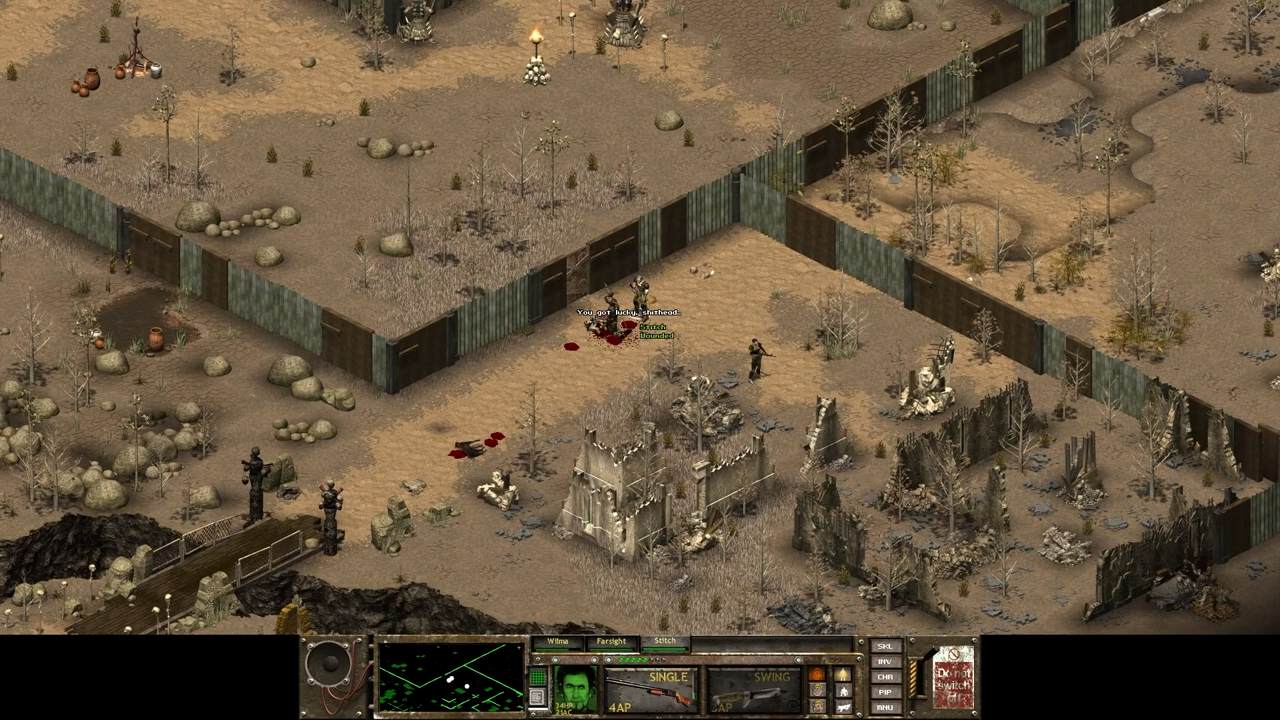This screenshot has height=720, width=1280.
Task: Open the PIP Pip-Boy screen
Action: [884, 691]
